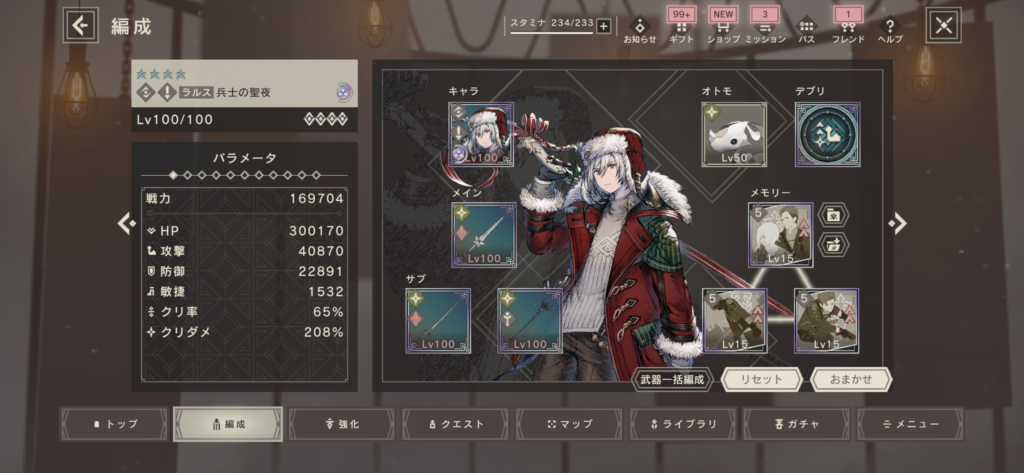Screen dimensions: 1024x473
Task: Switch to the トップ tab
Action: coord(114,424)
